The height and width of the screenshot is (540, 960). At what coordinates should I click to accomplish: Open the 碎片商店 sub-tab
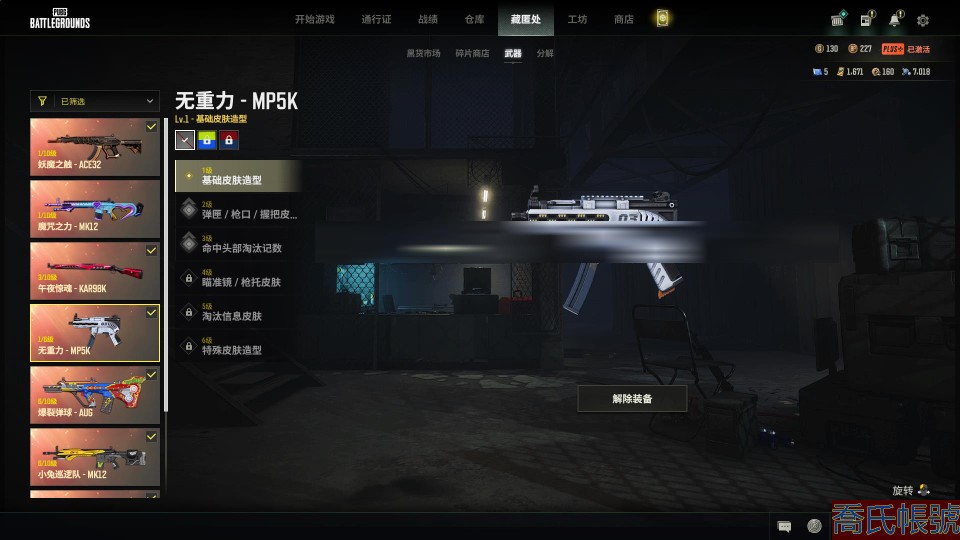472,53
